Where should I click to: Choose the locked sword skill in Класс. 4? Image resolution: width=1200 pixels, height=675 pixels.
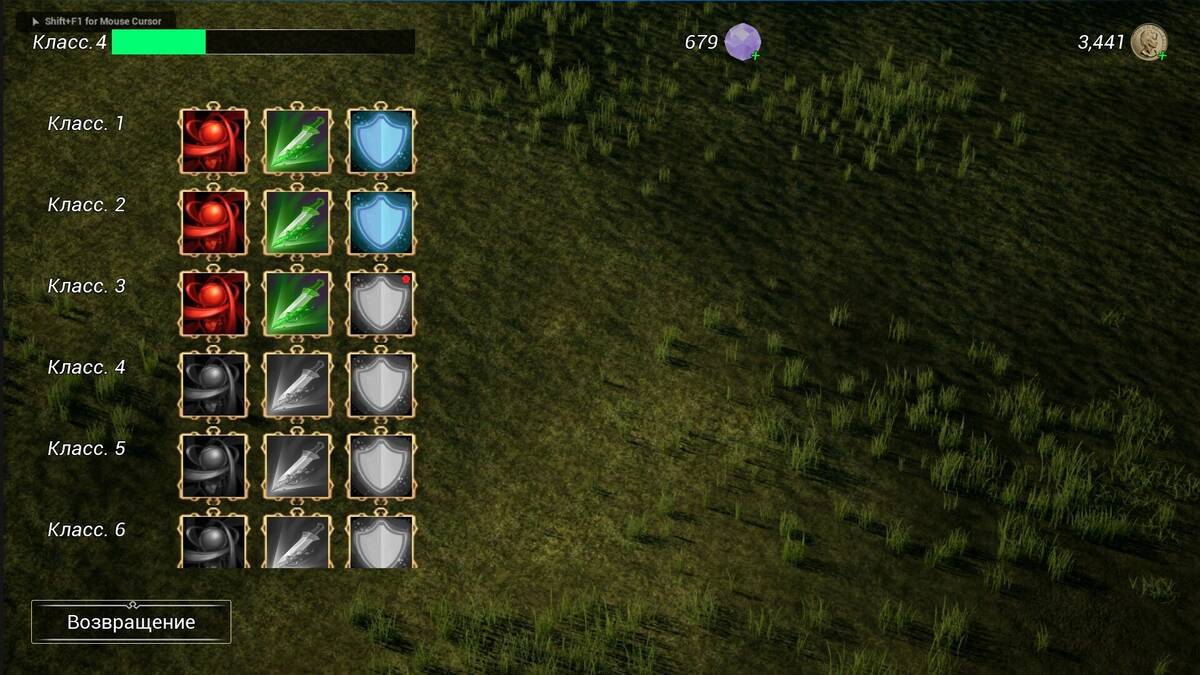click(x=297, y=385)
